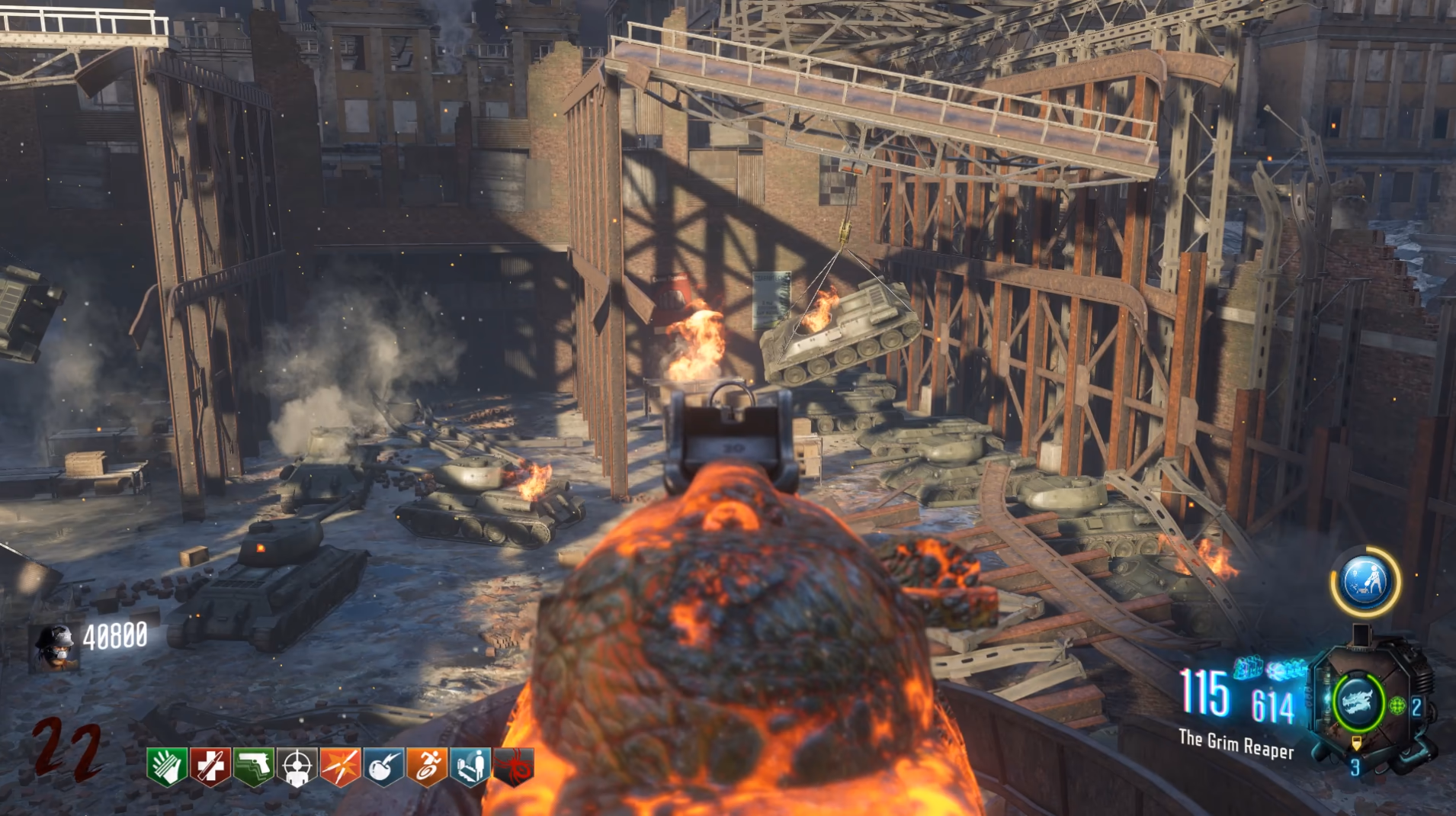Choose the Stamin-Up running man perk
The image size is (1456, 816).
(427, 766)
